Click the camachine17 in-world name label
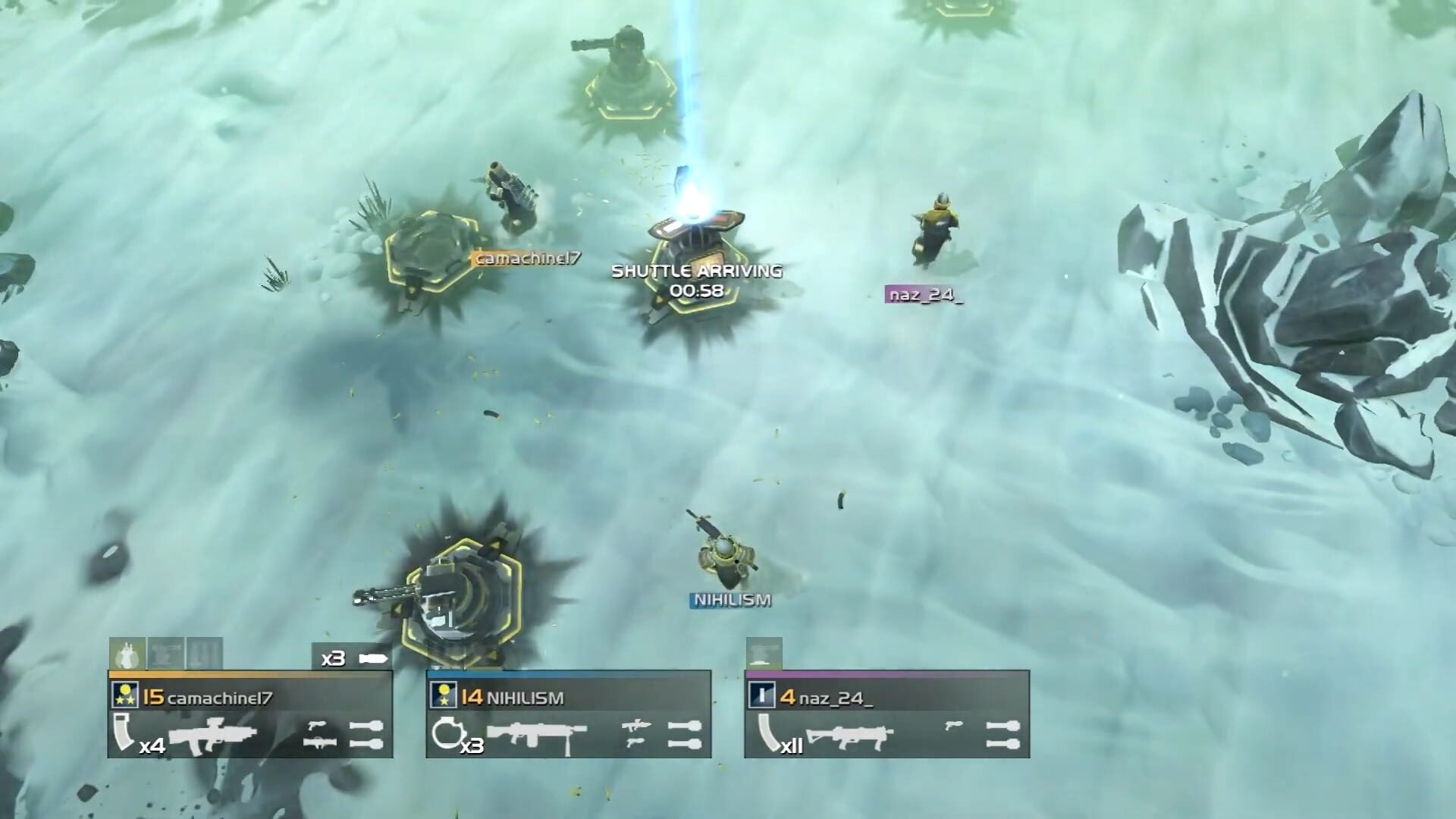Image resolution: width=1456 pixels, height=819 pixels. click(x=526, y=258)
